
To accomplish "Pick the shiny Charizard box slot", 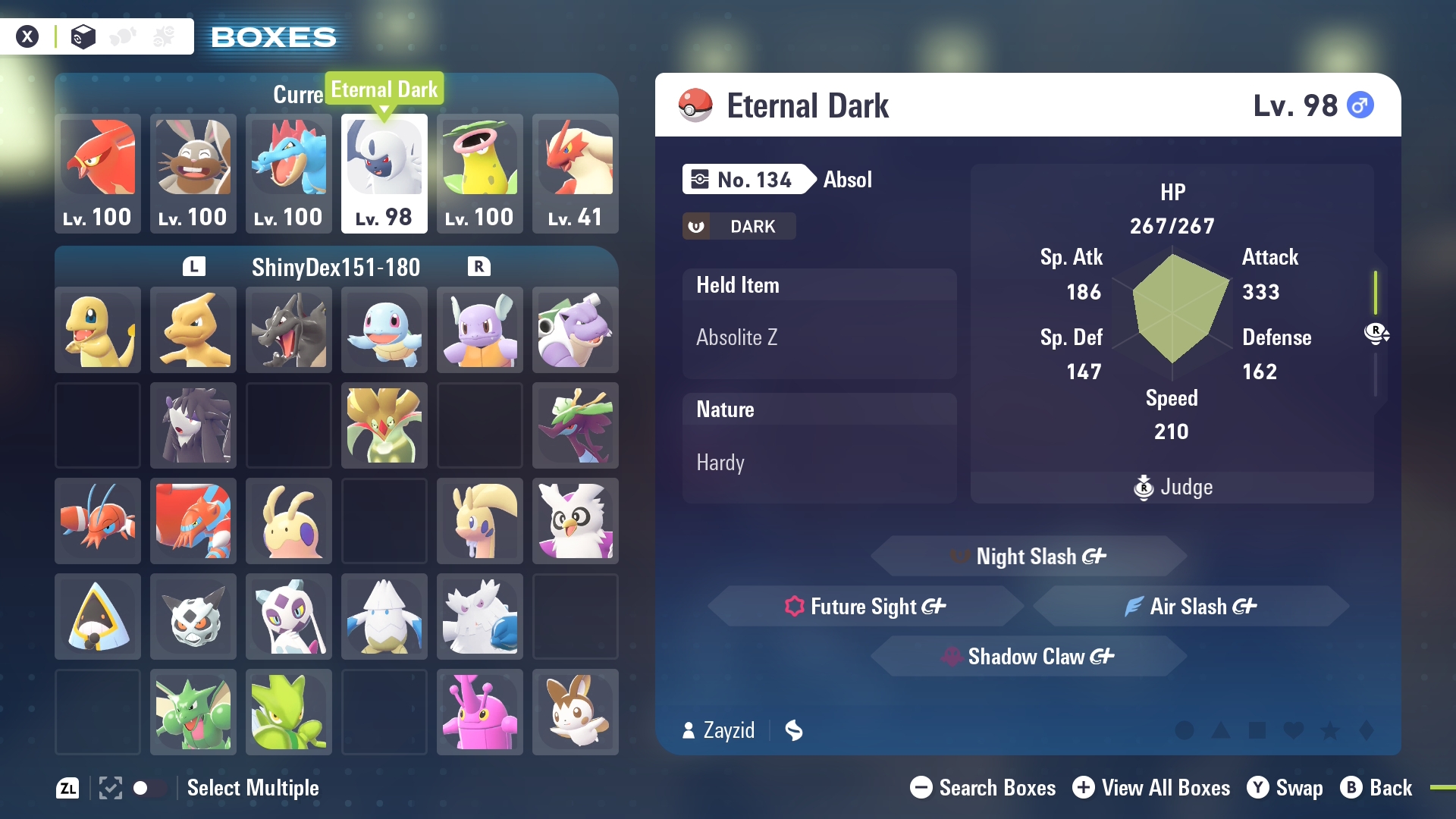I will [288, 330].
